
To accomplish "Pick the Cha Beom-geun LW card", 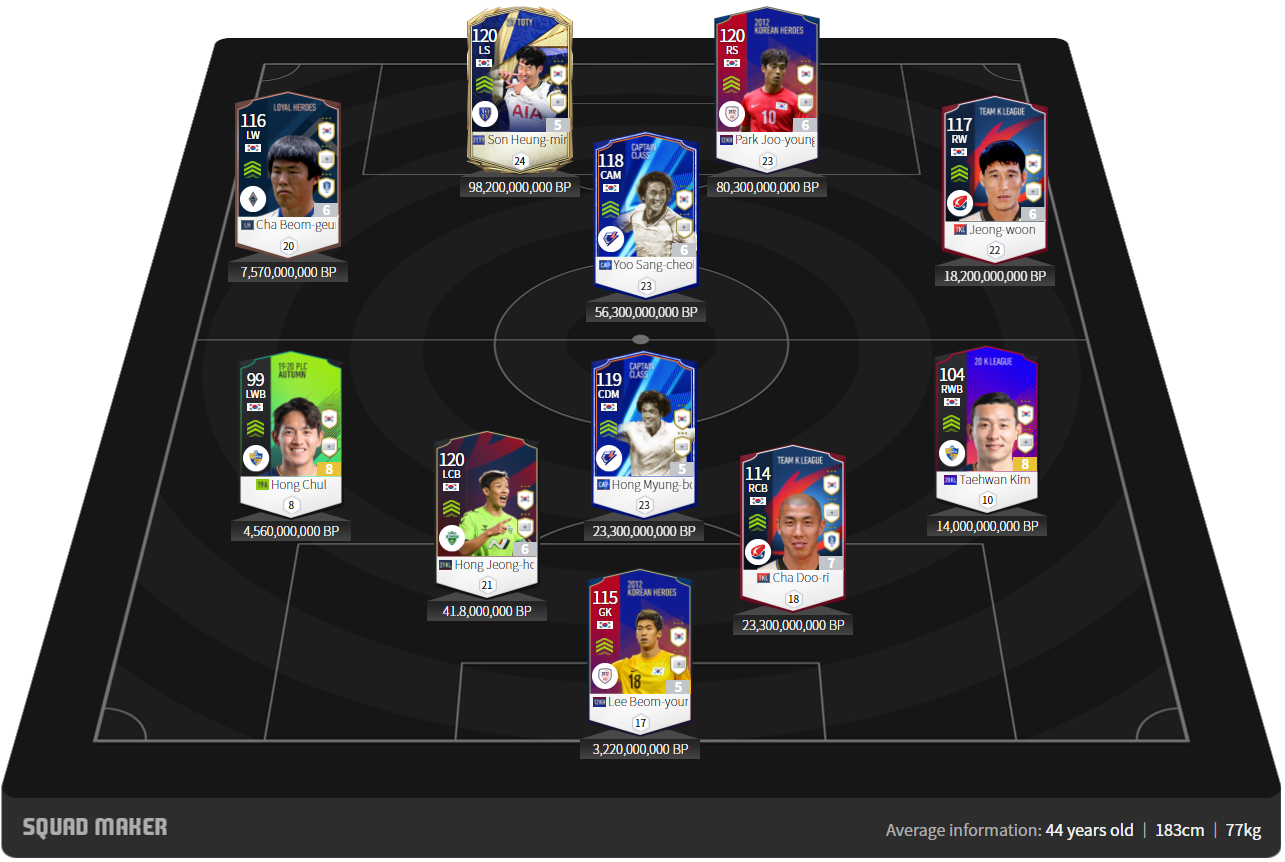I will (x=287, y=170).
